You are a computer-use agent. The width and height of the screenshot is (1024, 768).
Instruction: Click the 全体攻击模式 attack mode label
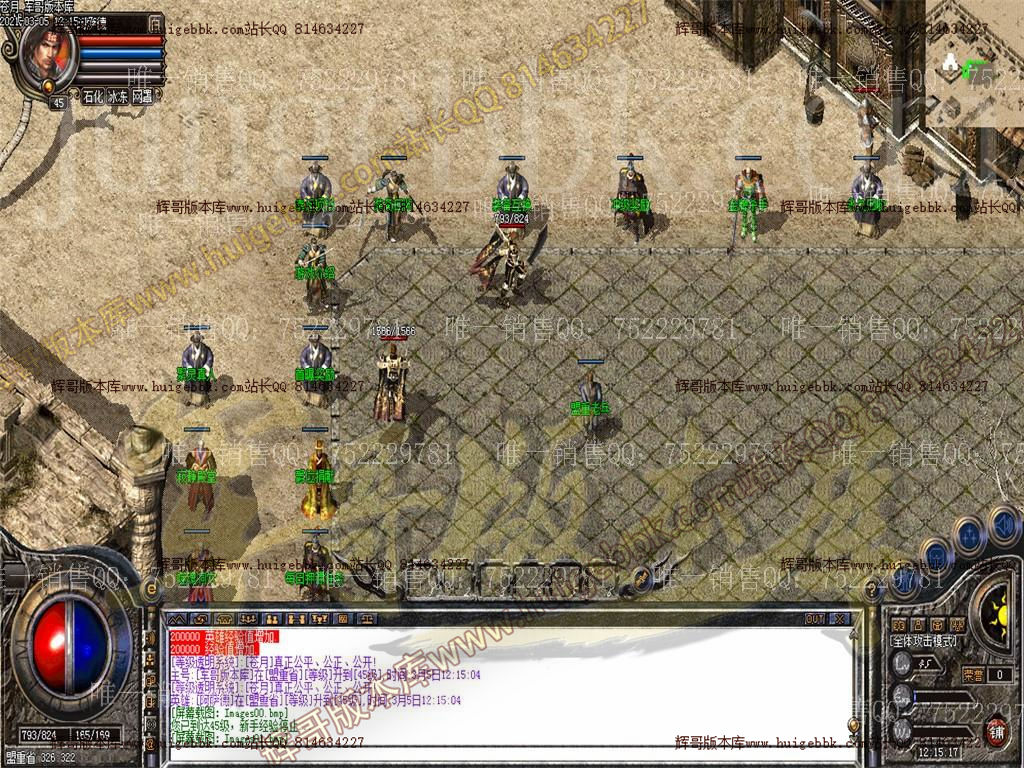[924, 640]
